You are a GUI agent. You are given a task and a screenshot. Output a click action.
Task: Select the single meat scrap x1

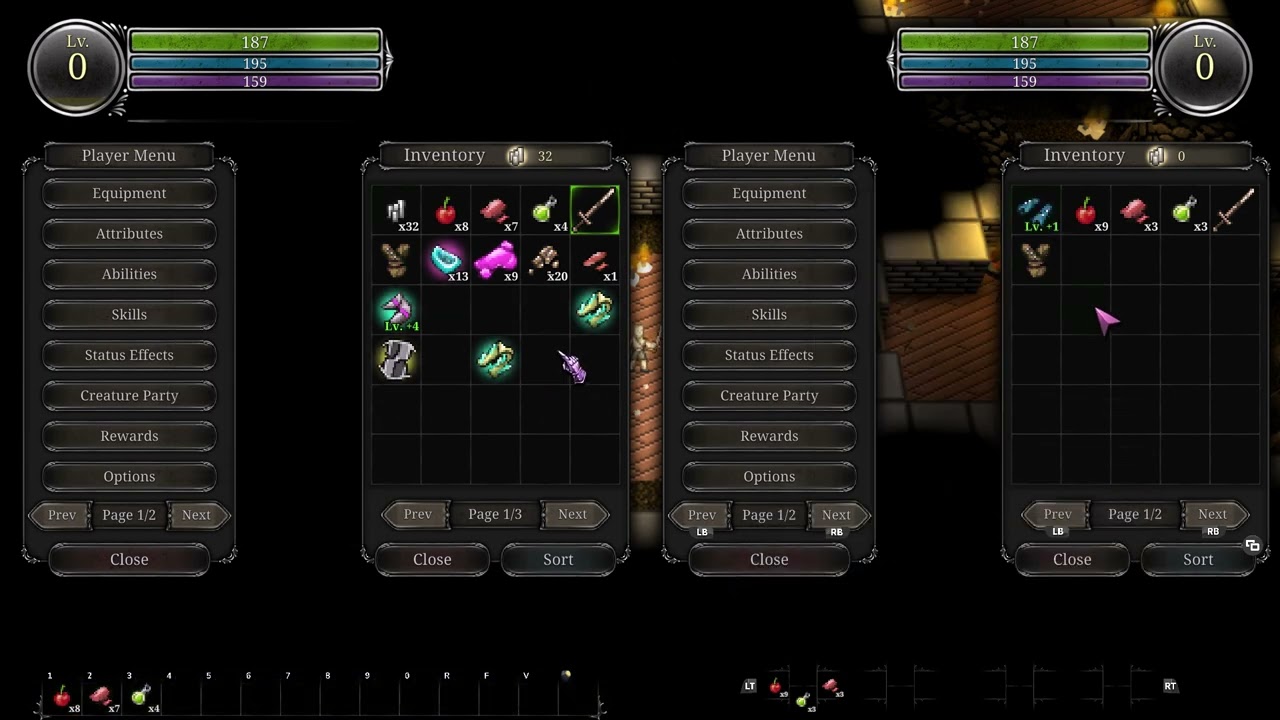click(x=595, y=261)
